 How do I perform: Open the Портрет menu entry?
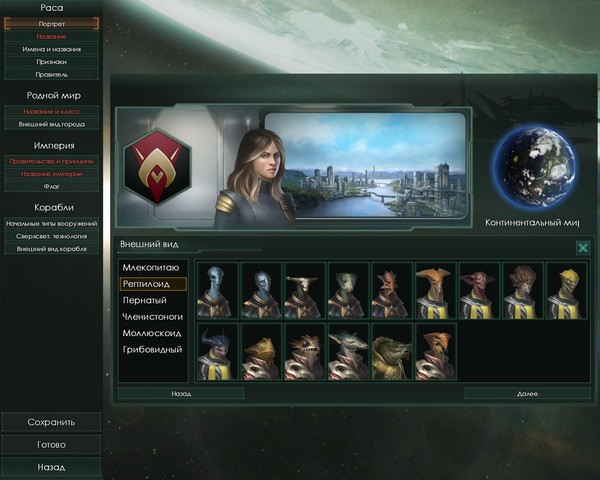pos(51,23)
